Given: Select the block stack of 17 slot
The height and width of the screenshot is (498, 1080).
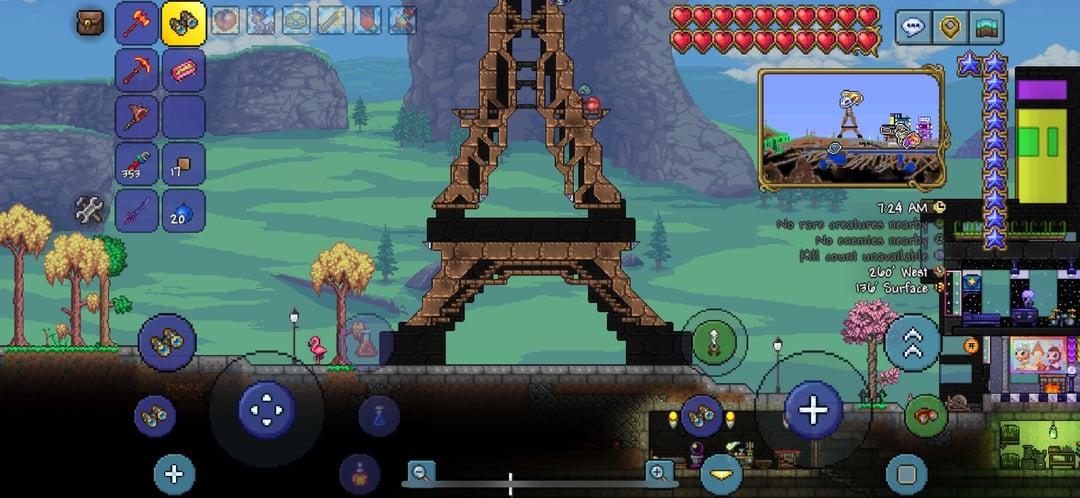Looking at the screenshot, I should pyautogui.click(x=183, y=163).
